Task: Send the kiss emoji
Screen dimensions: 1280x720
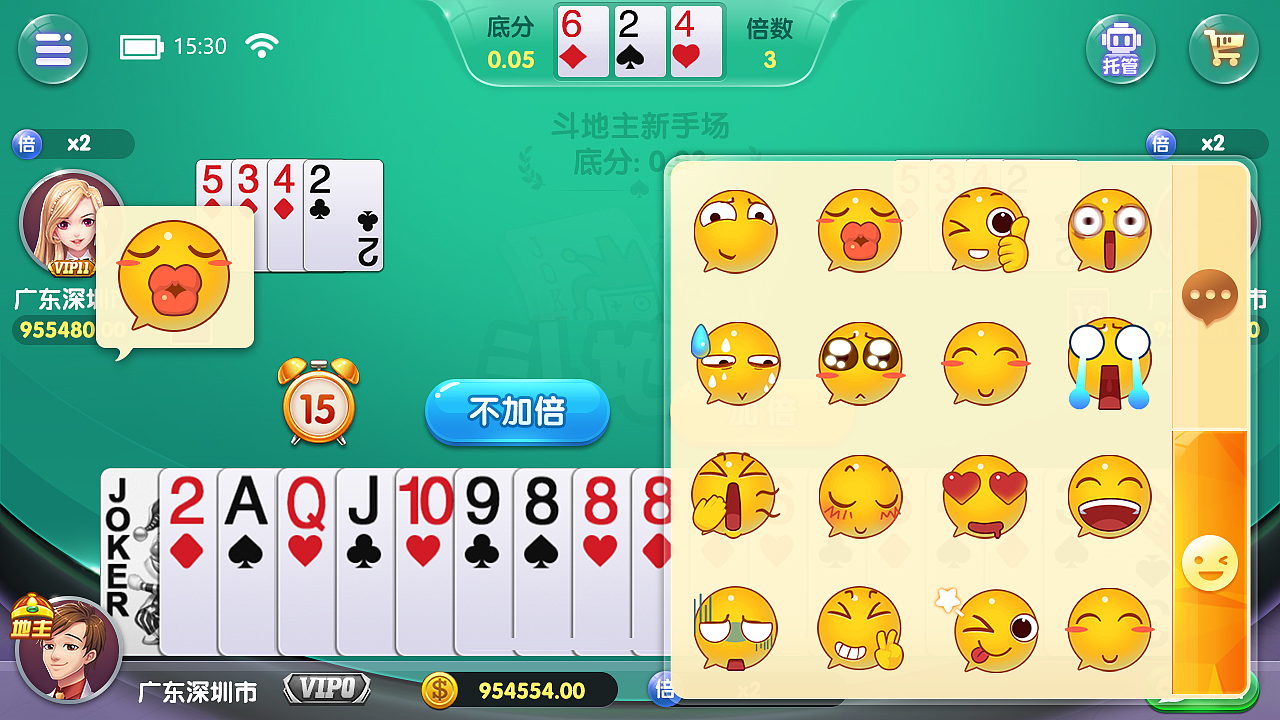Action: (861, 231)
